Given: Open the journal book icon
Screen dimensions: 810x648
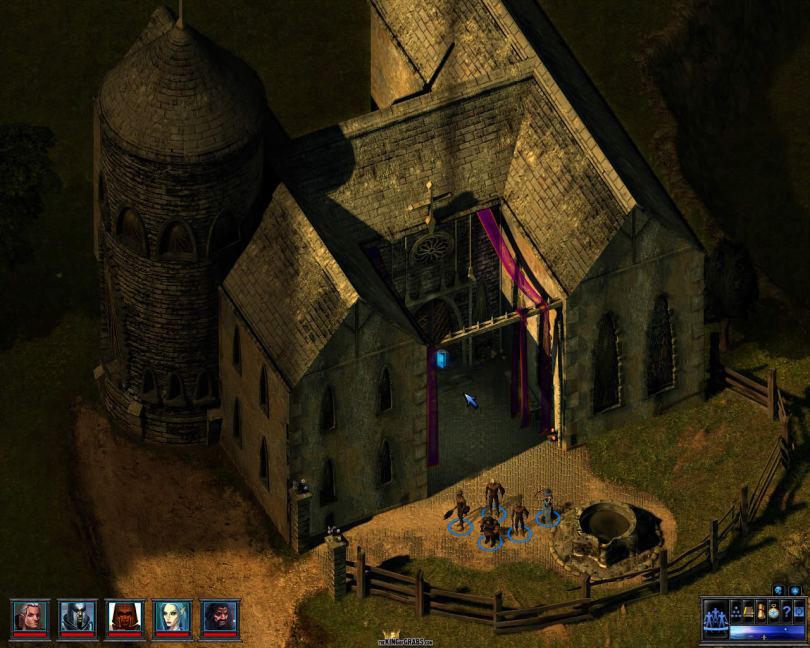Looking at the screenshot, I should [x=748, y=612].
